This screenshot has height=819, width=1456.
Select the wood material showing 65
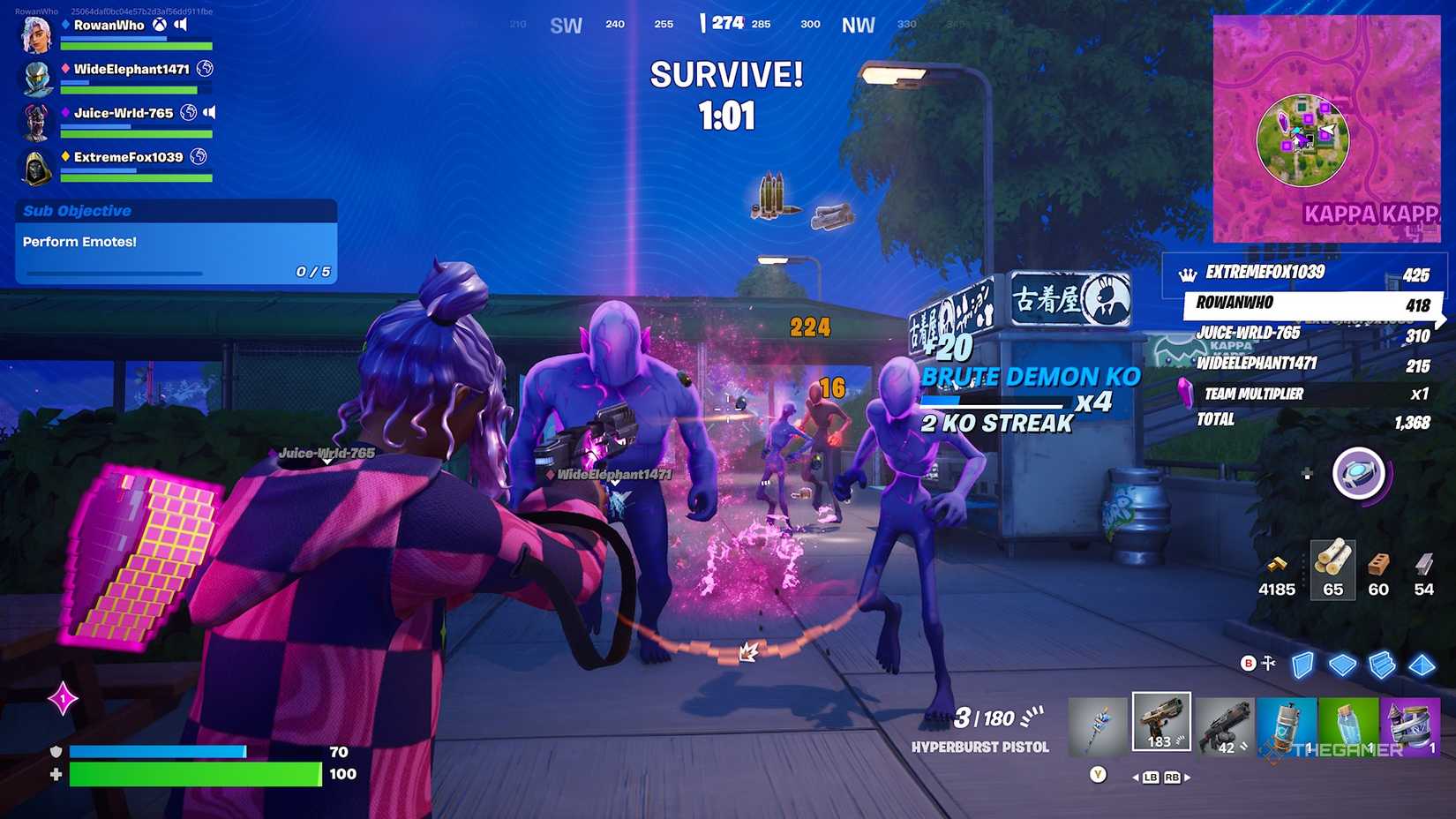[x=1335, y=569]
